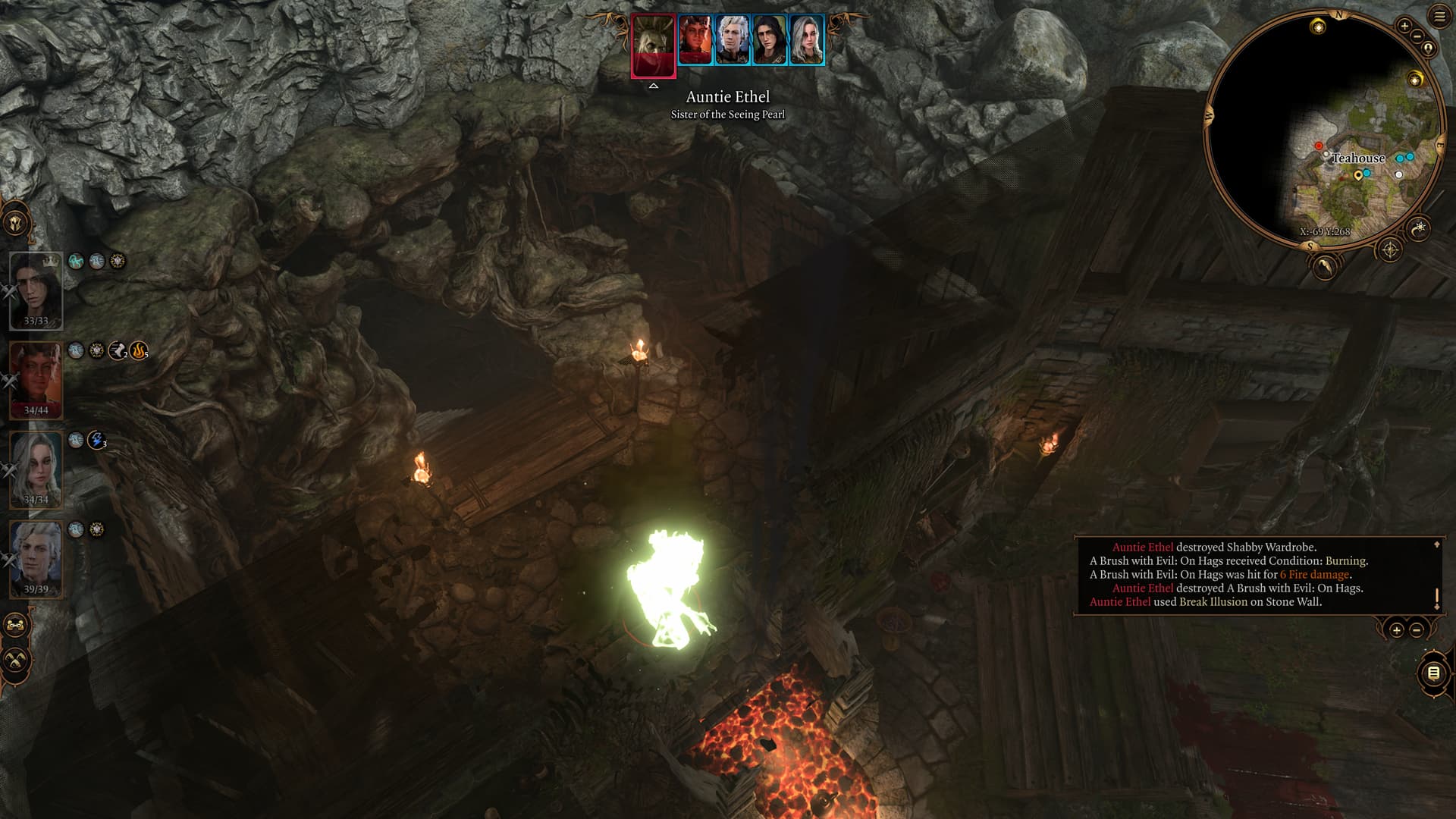Viewport: 1456px width, 819px height.
Task: Click the minimap's map marker pin button
Action: click(1429, 49)
